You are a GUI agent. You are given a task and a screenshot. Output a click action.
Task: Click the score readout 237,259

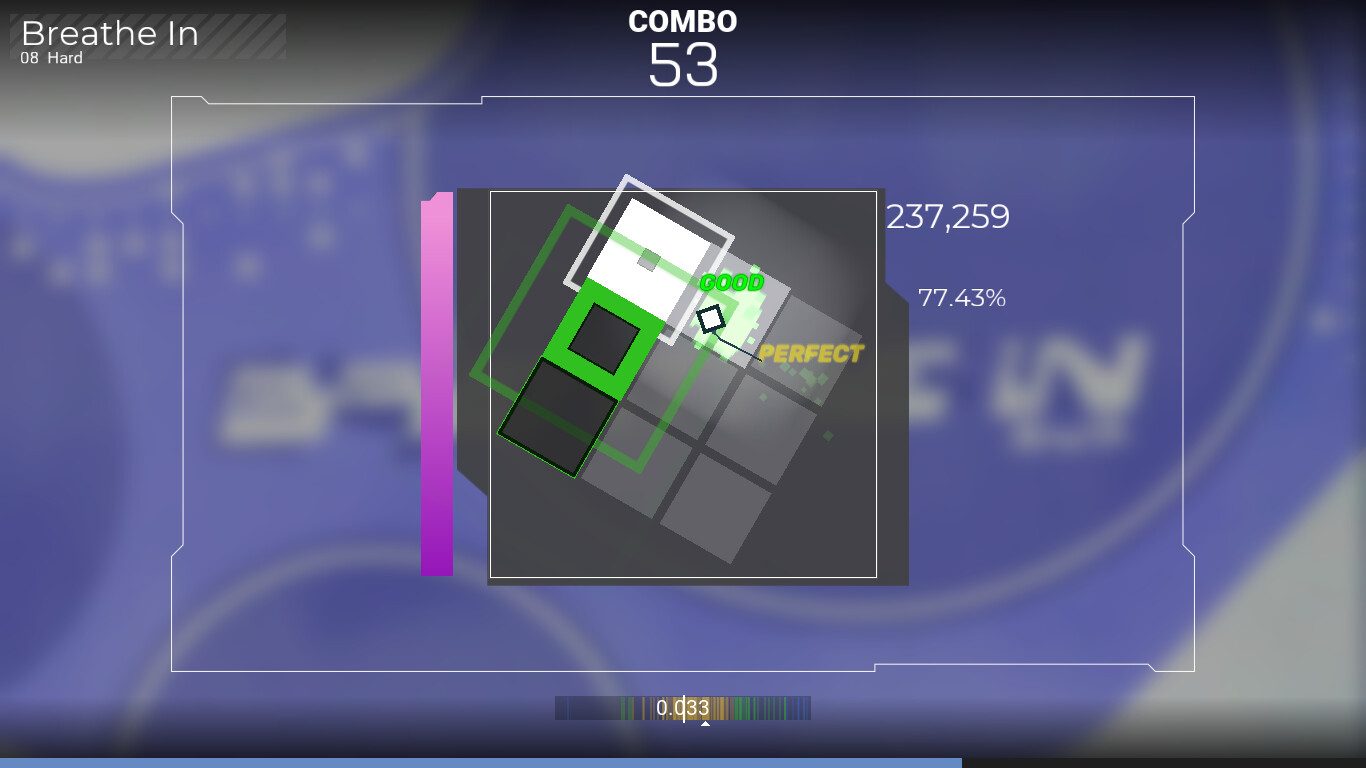(946, 217)
